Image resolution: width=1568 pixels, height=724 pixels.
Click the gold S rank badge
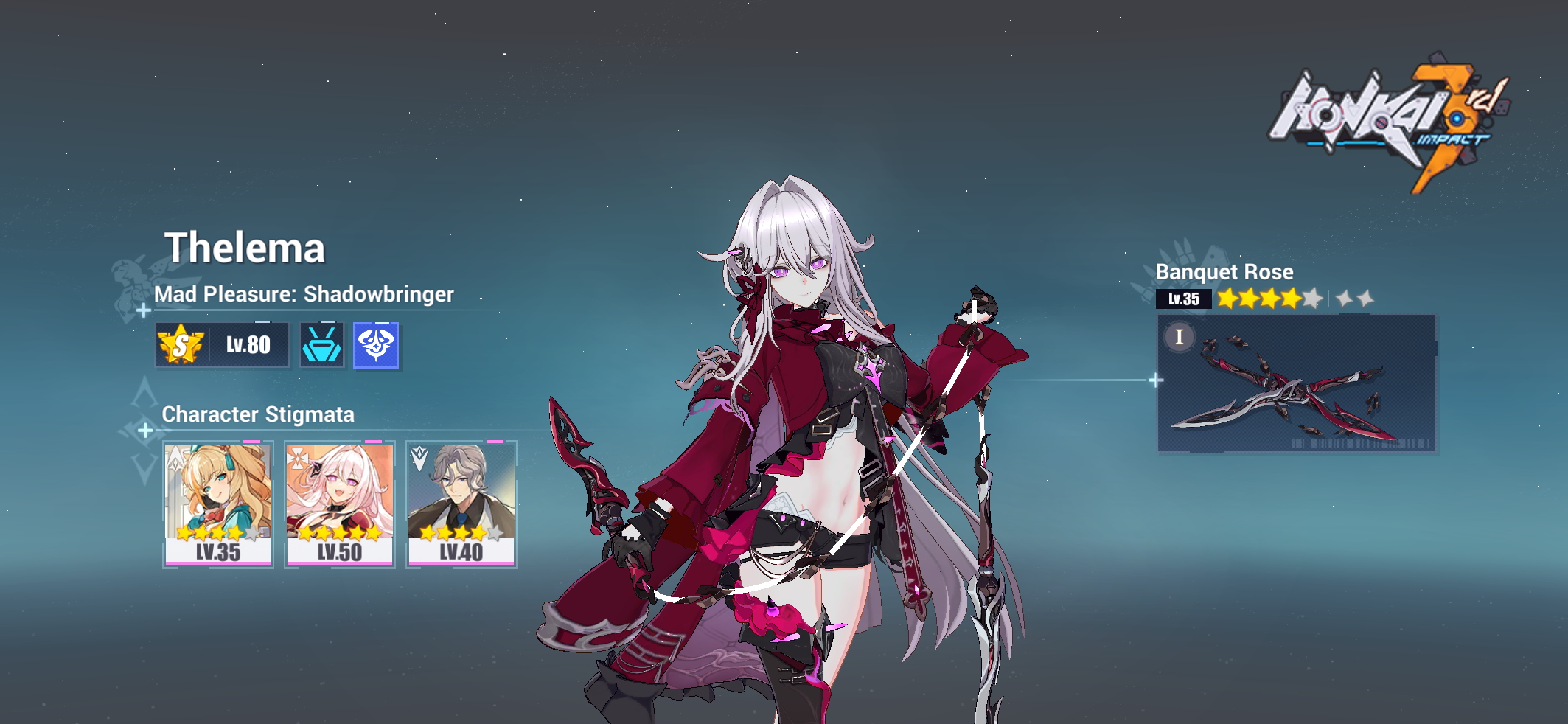coord(183,344)
